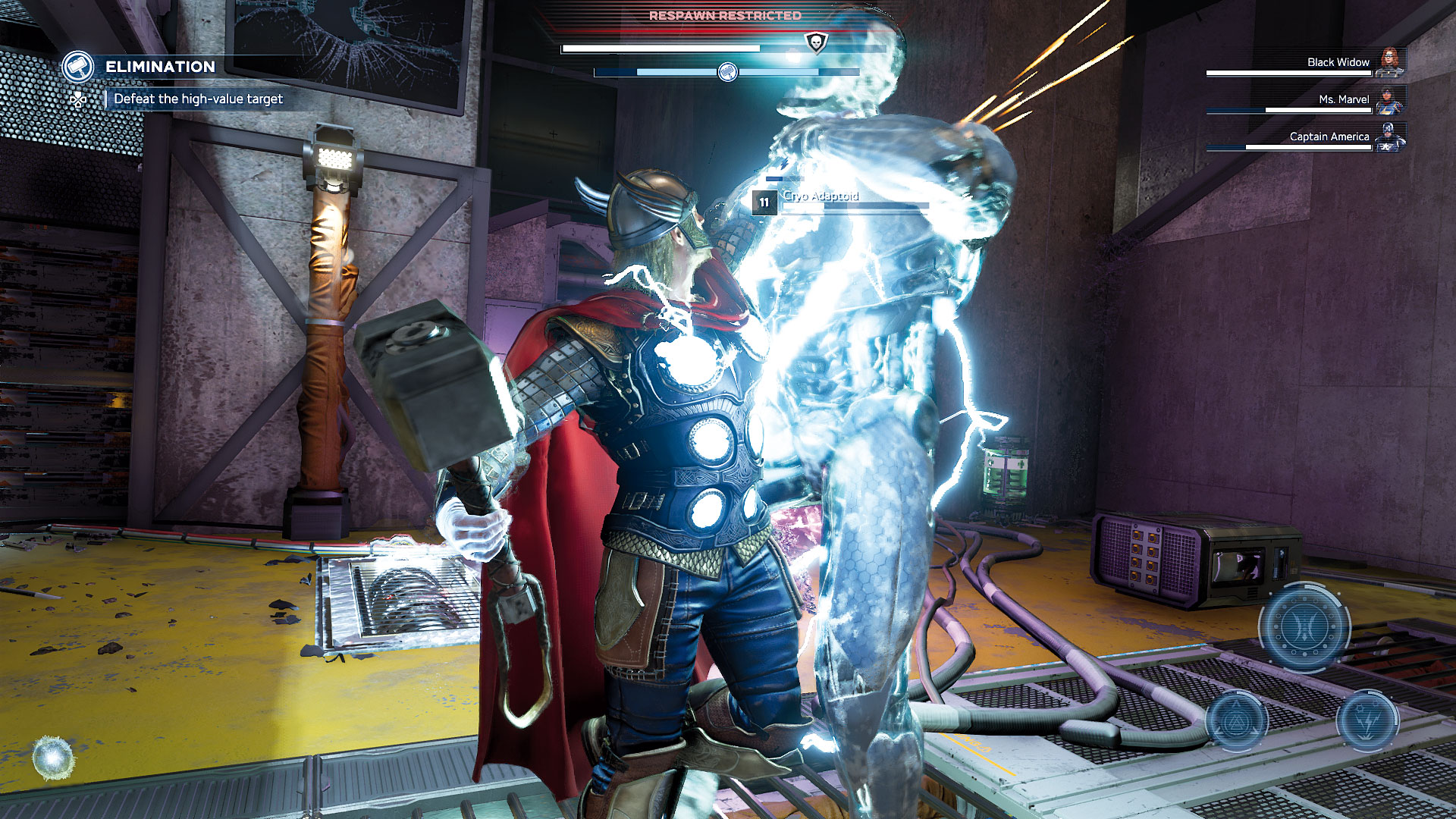The height and width of the screenshot is (819, 1456).
Task: Click the 'Defeat the high-value target' objective
Action: click(198, 99)
